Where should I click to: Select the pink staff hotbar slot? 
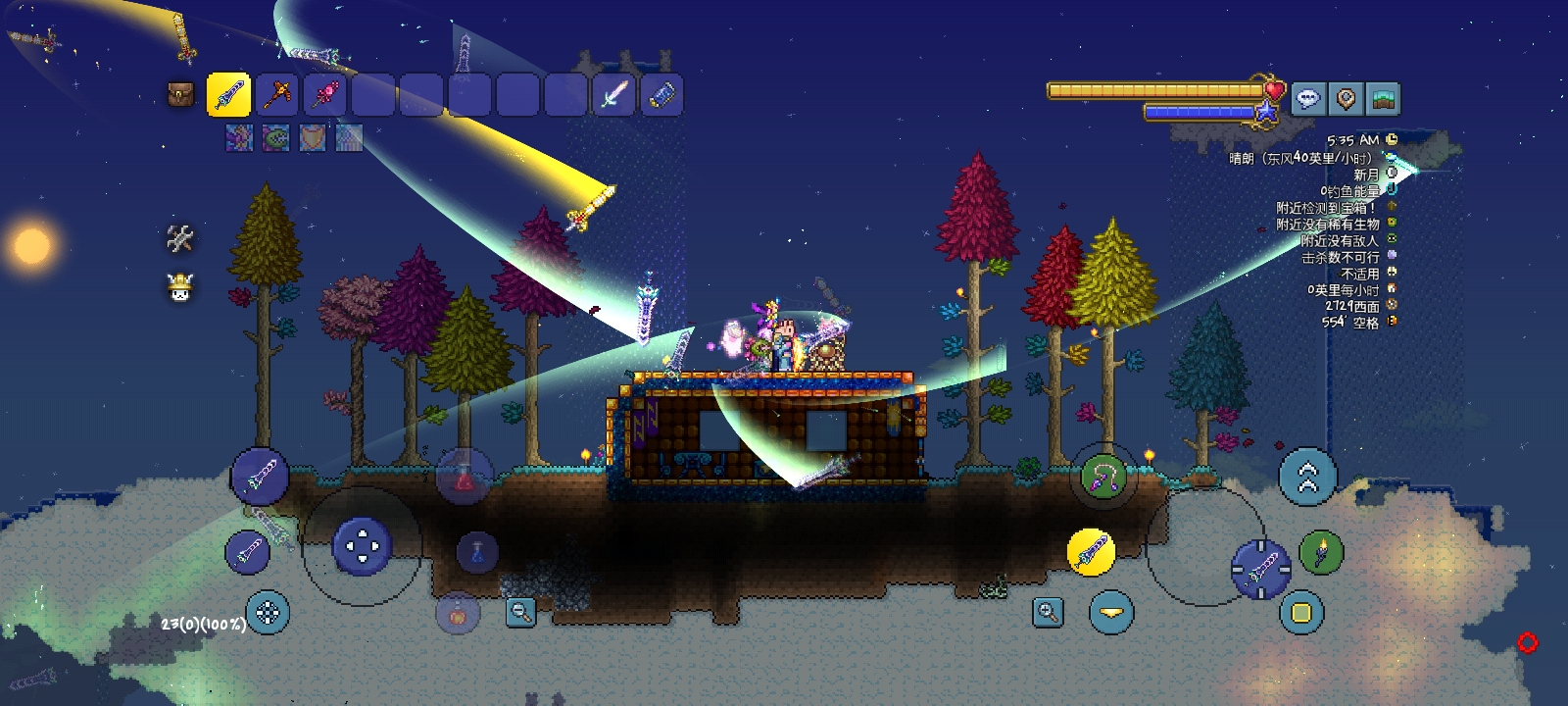coord(324,96)
